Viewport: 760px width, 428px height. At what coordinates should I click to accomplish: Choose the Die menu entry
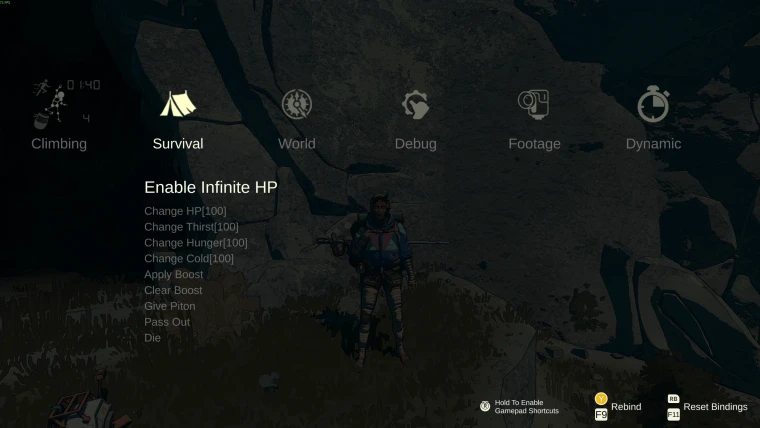[x=152, y=338]
